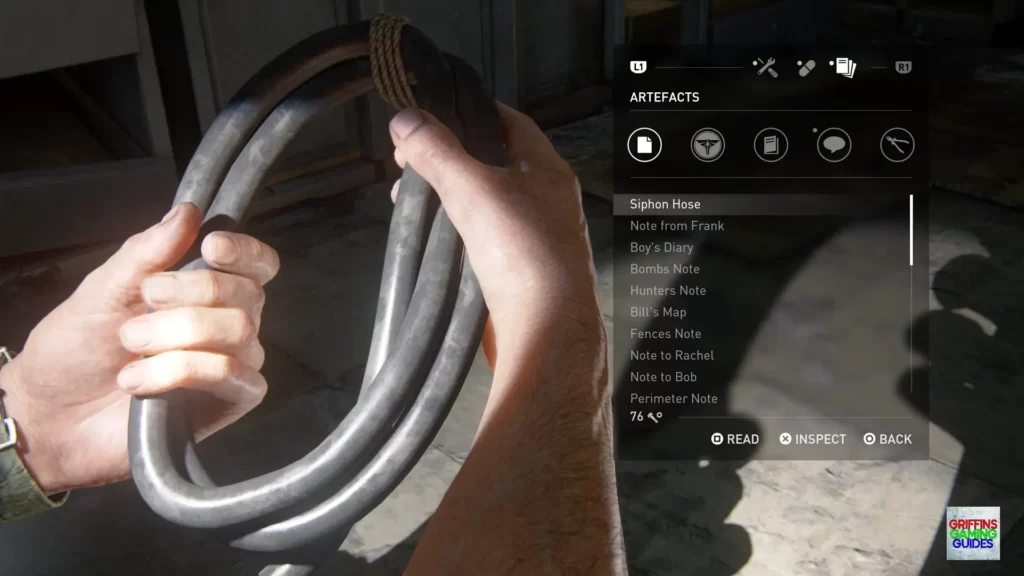
Task: Open the comics booklet category
Action: [x=771, y=145]
